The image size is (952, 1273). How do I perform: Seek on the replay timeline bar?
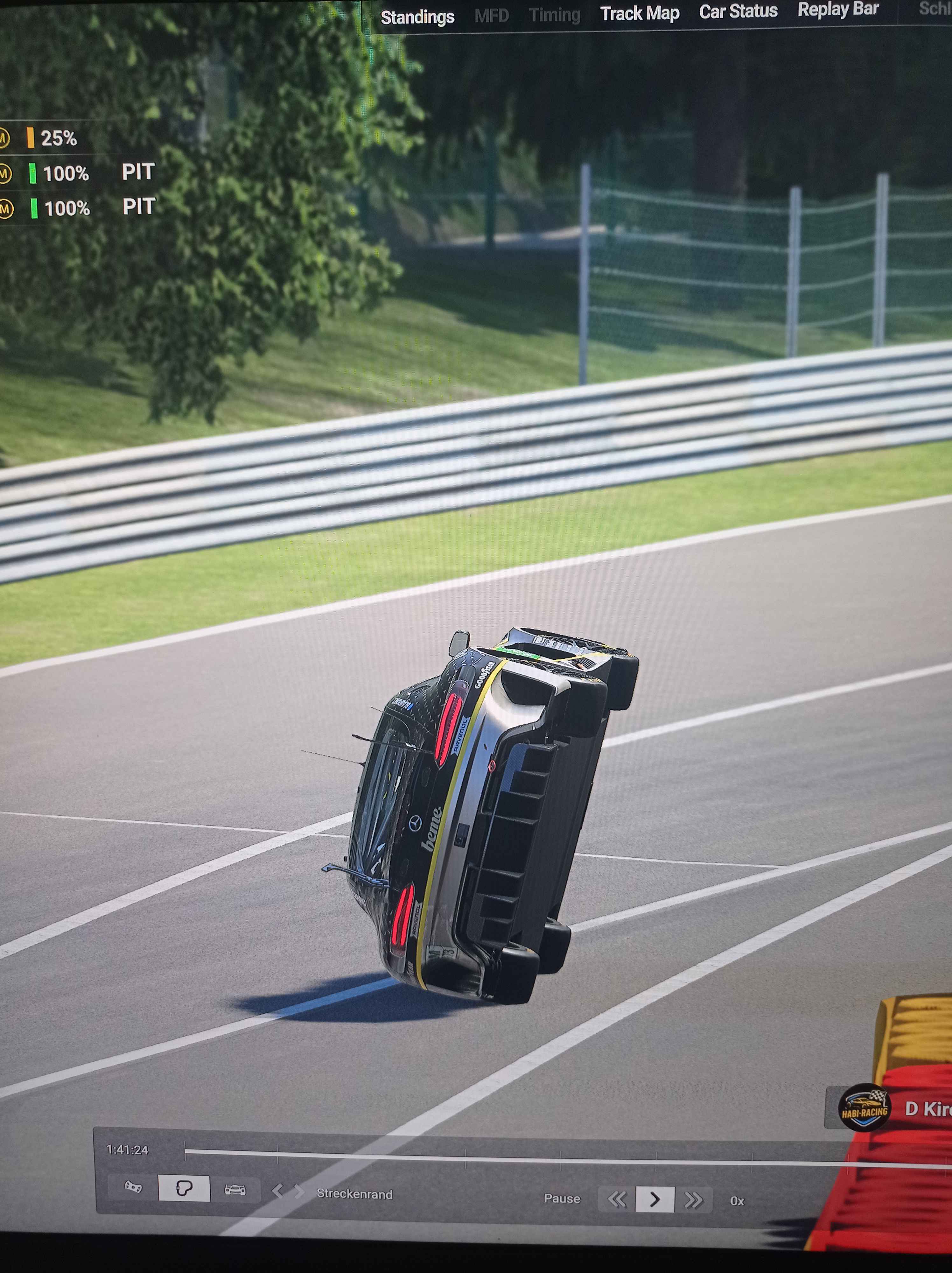pyautogui.click(x=518, y=1157)
